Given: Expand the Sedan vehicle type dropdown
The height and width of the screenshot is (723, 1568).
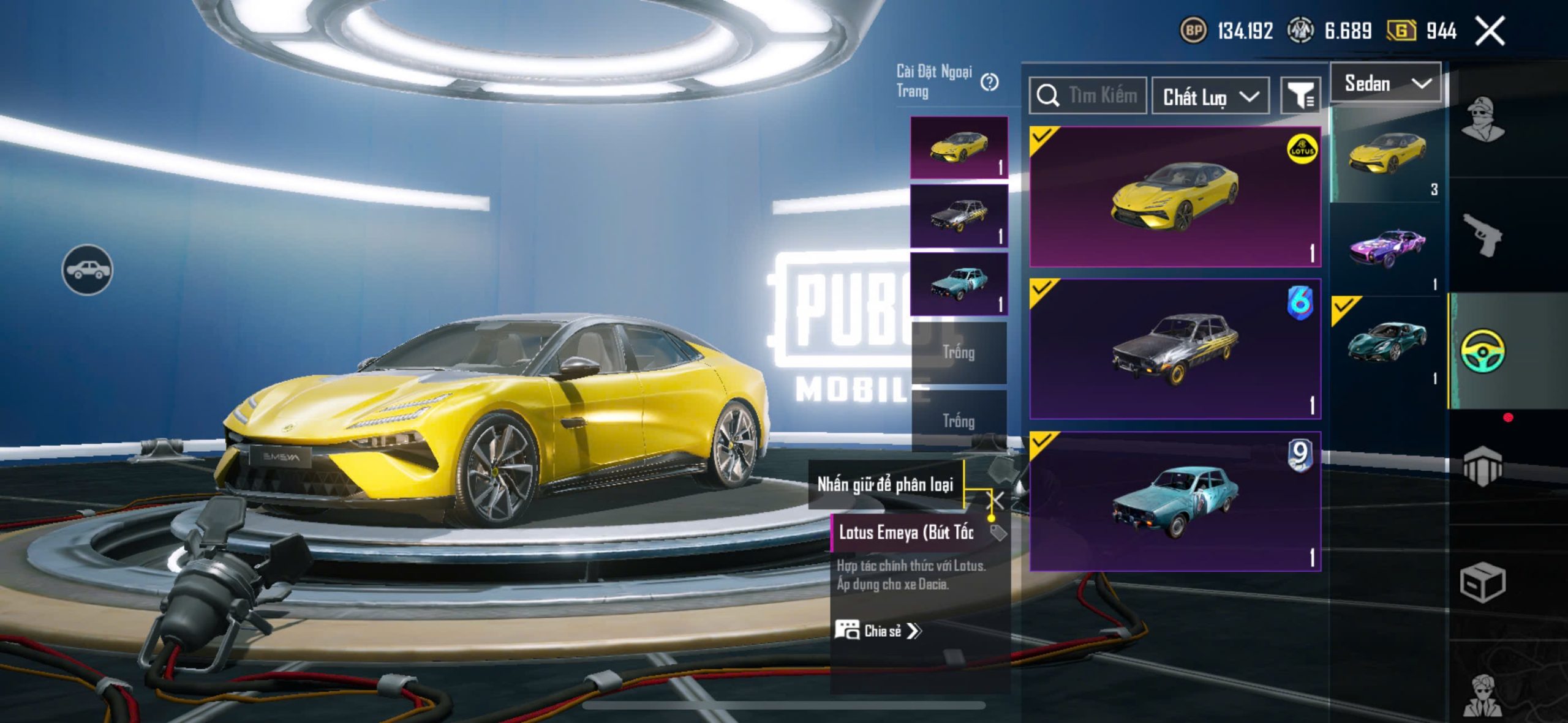Looking at the screenshot, I should pyautogui.click(x=1387, y=83).
